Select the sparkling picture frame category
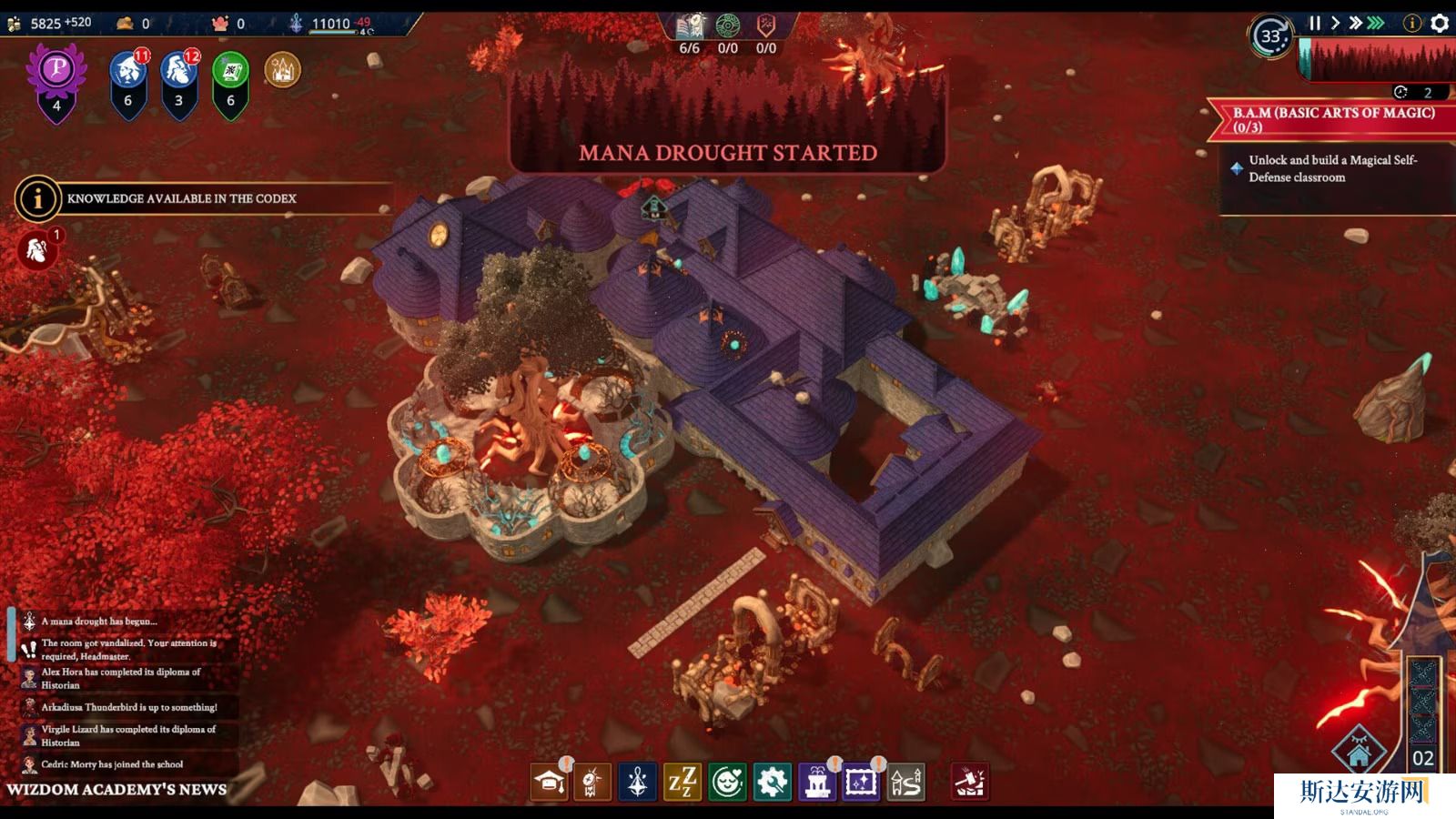This screenshot has height=819, width=1456. (861, 782)
